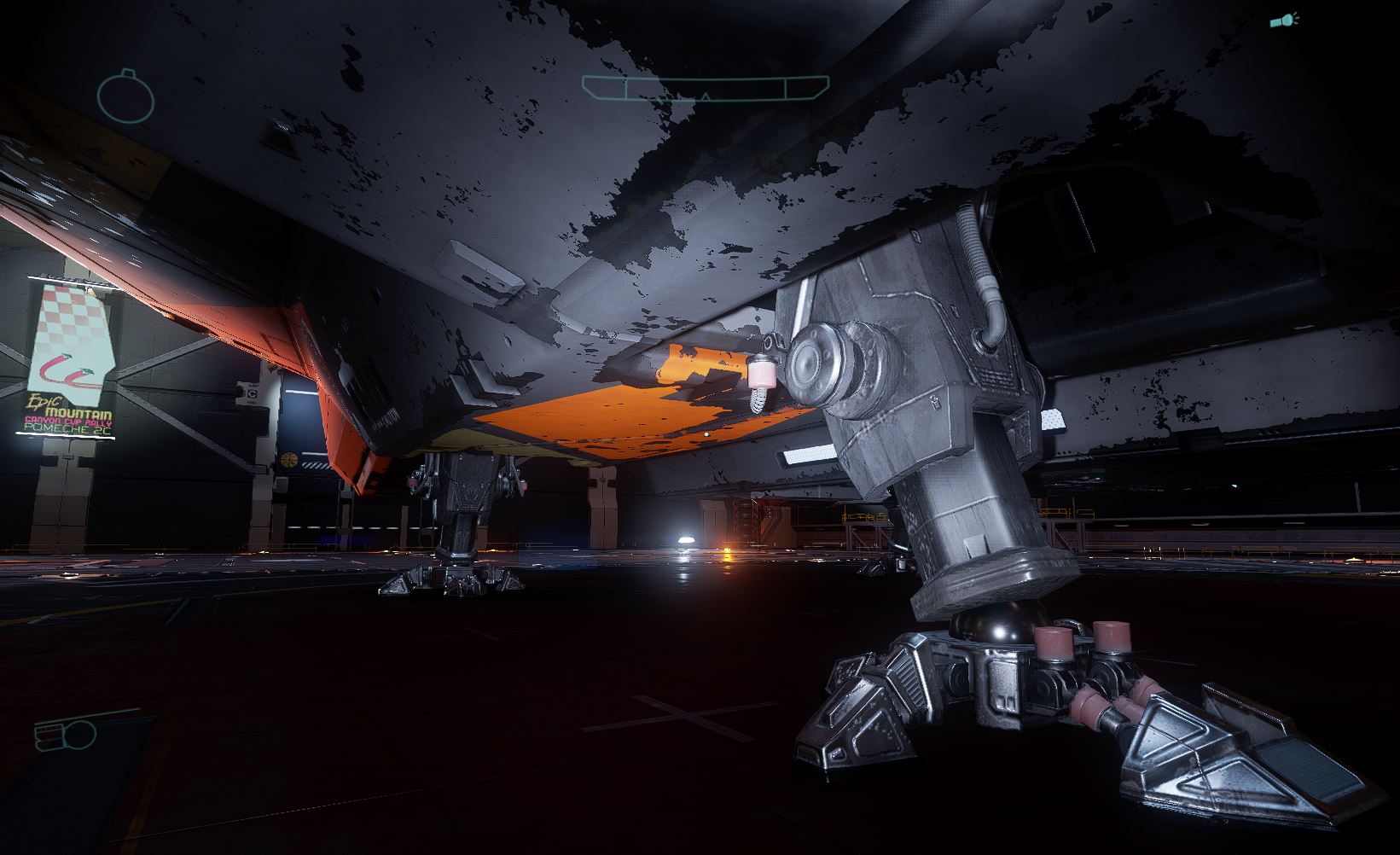Image resolution: width=1400 pixels, height=855 pixels.
Task: Click the circular outline HUD icon
Action: coord(126,96)
